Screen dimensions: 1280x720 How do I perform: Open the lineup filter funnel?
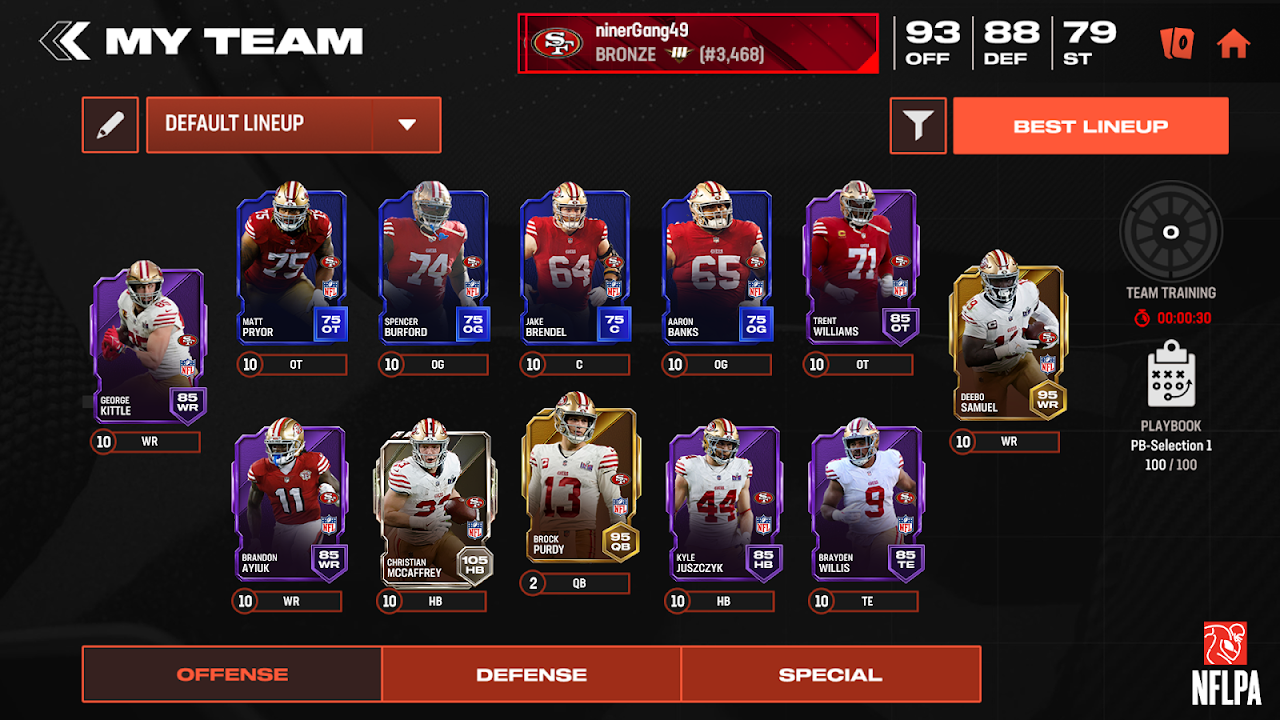(917, 125)
